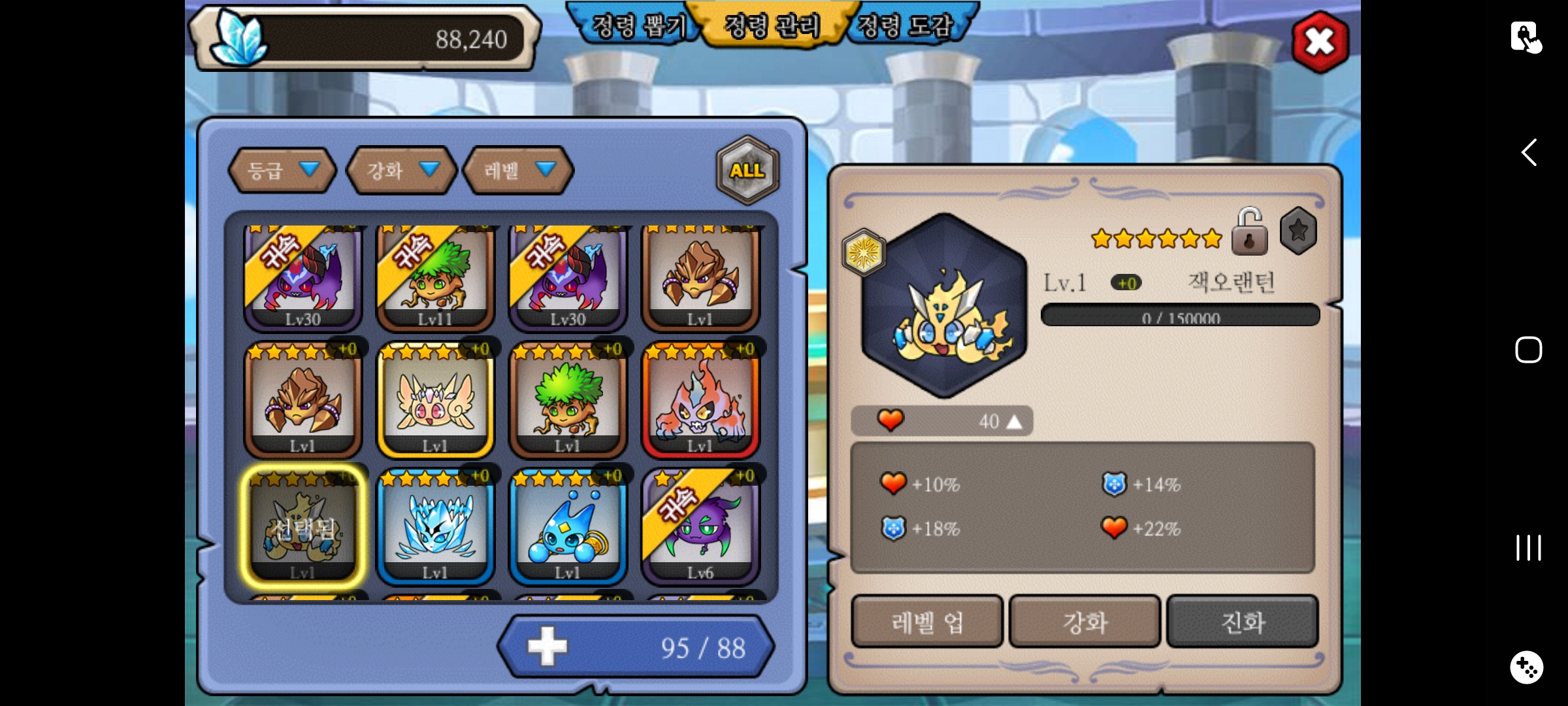Viewport: 1568px width, 706px height.
Task: Tap the Android back navigation arrow
Action: pos(1529,152)
